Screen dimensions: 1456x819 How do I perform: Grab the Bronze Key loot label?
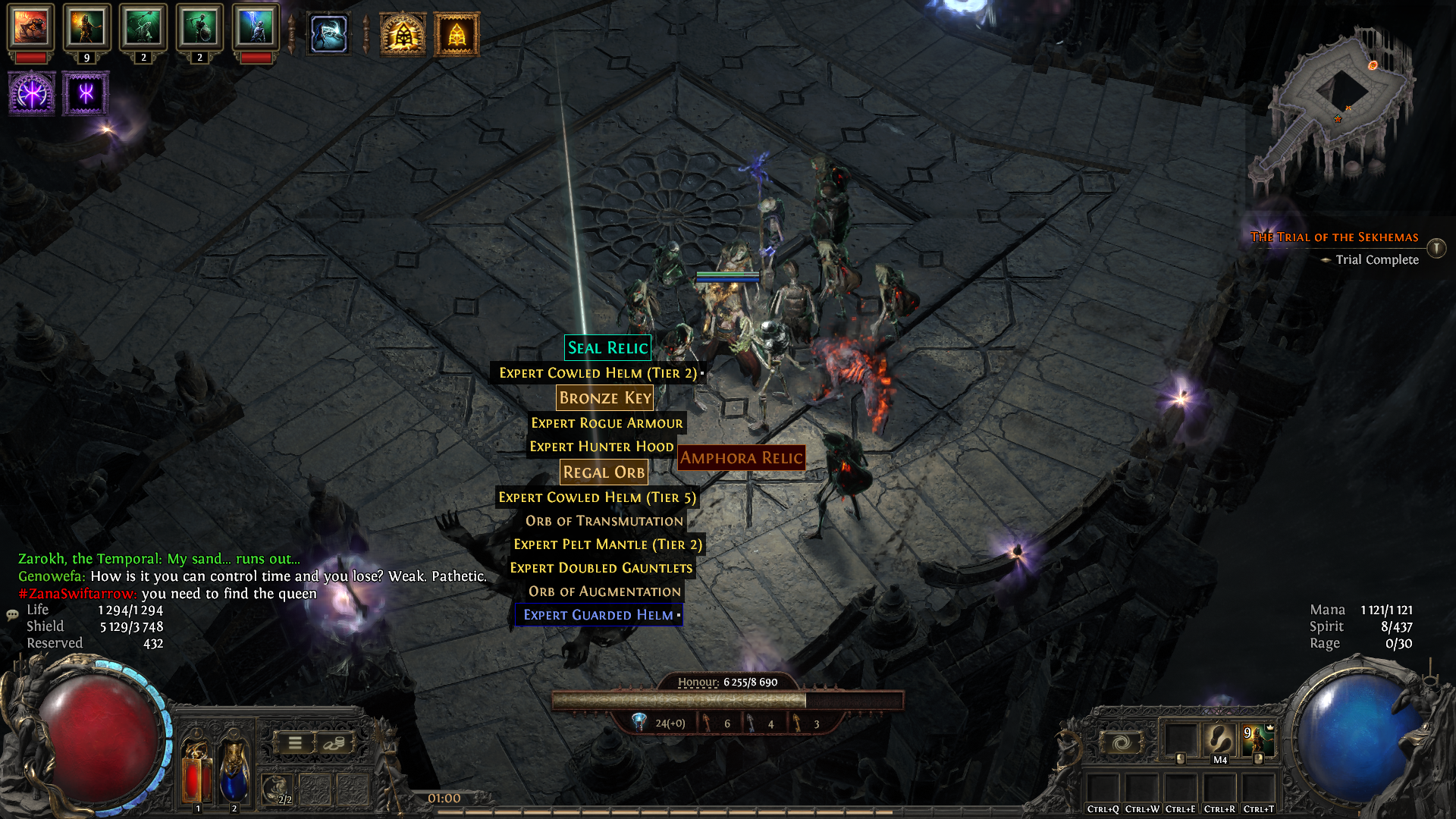(x=604, y=398)
